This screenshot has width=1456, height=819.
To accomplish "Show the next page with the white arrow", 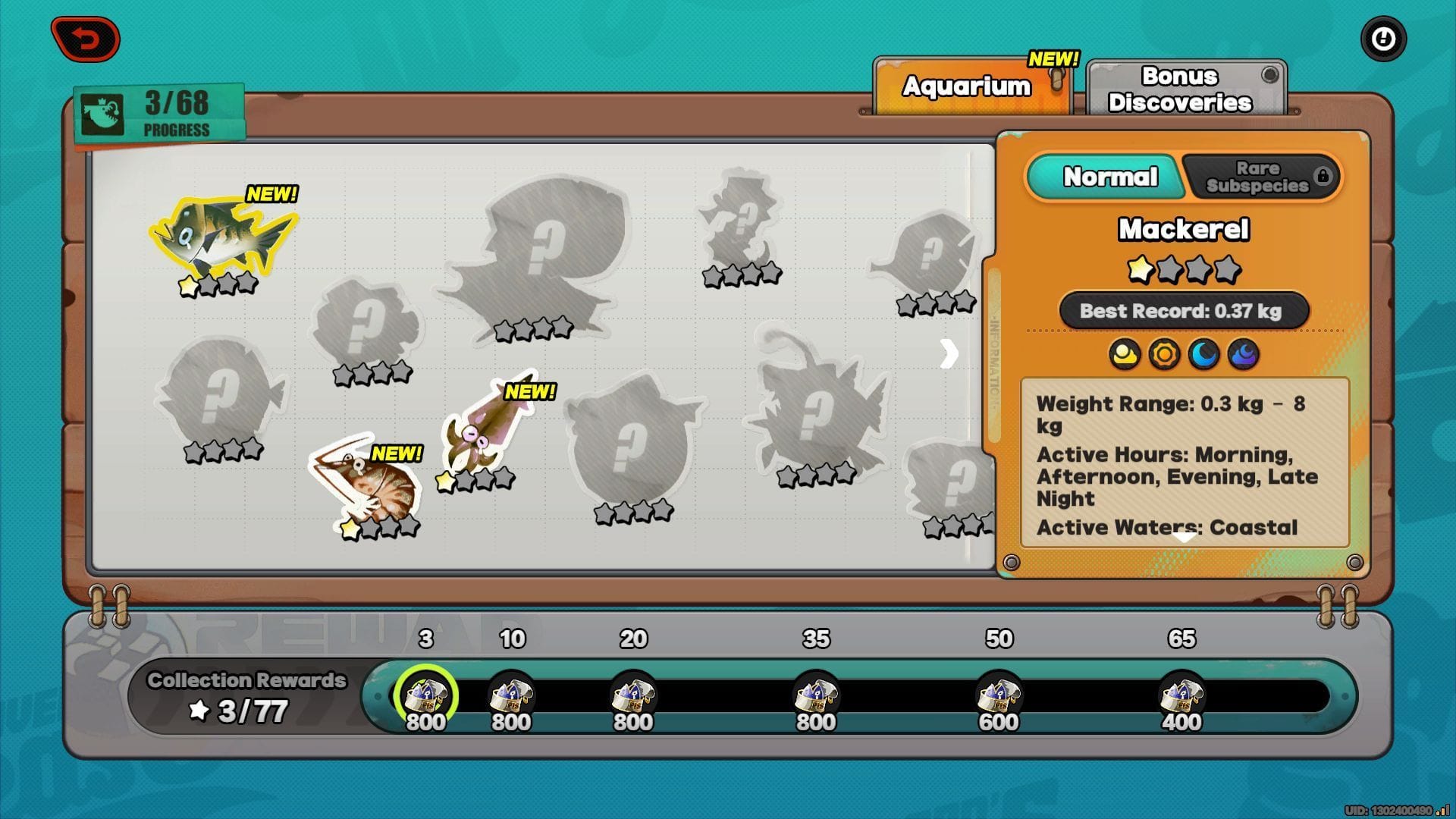I will coord(949,353).
